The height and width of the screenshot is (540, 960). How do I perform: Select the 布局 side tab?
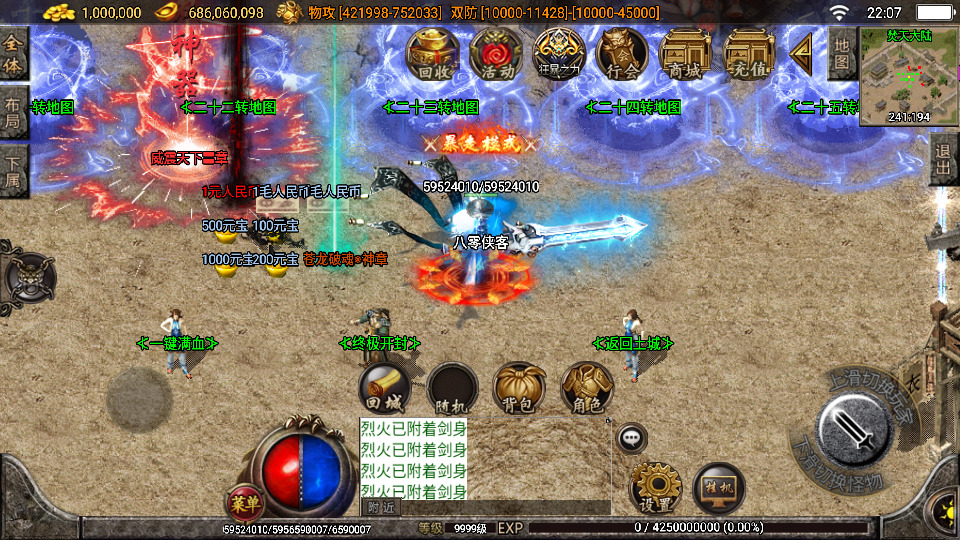point(13,112)
